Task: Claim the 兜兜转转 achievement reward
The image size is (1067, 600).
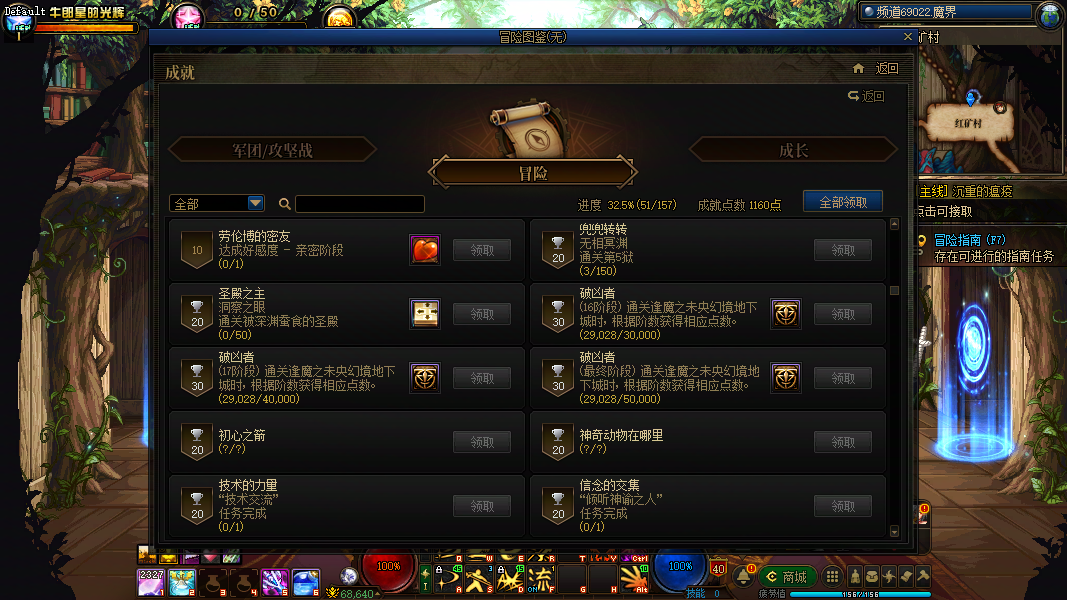Action: tap(843, 250)
